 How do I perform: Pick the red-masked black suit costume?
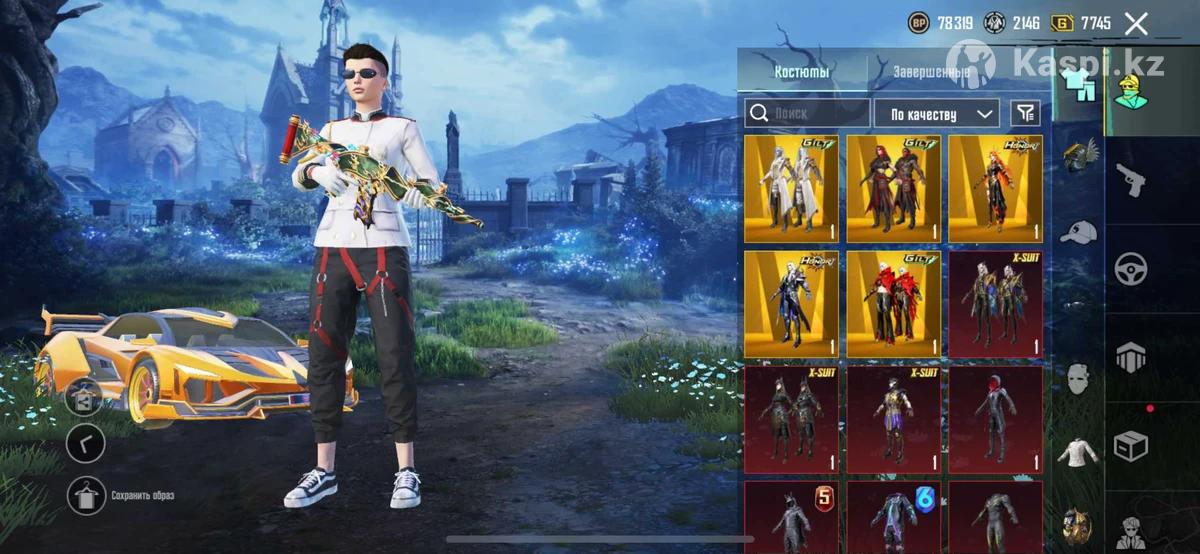click(x=995, y=419)
